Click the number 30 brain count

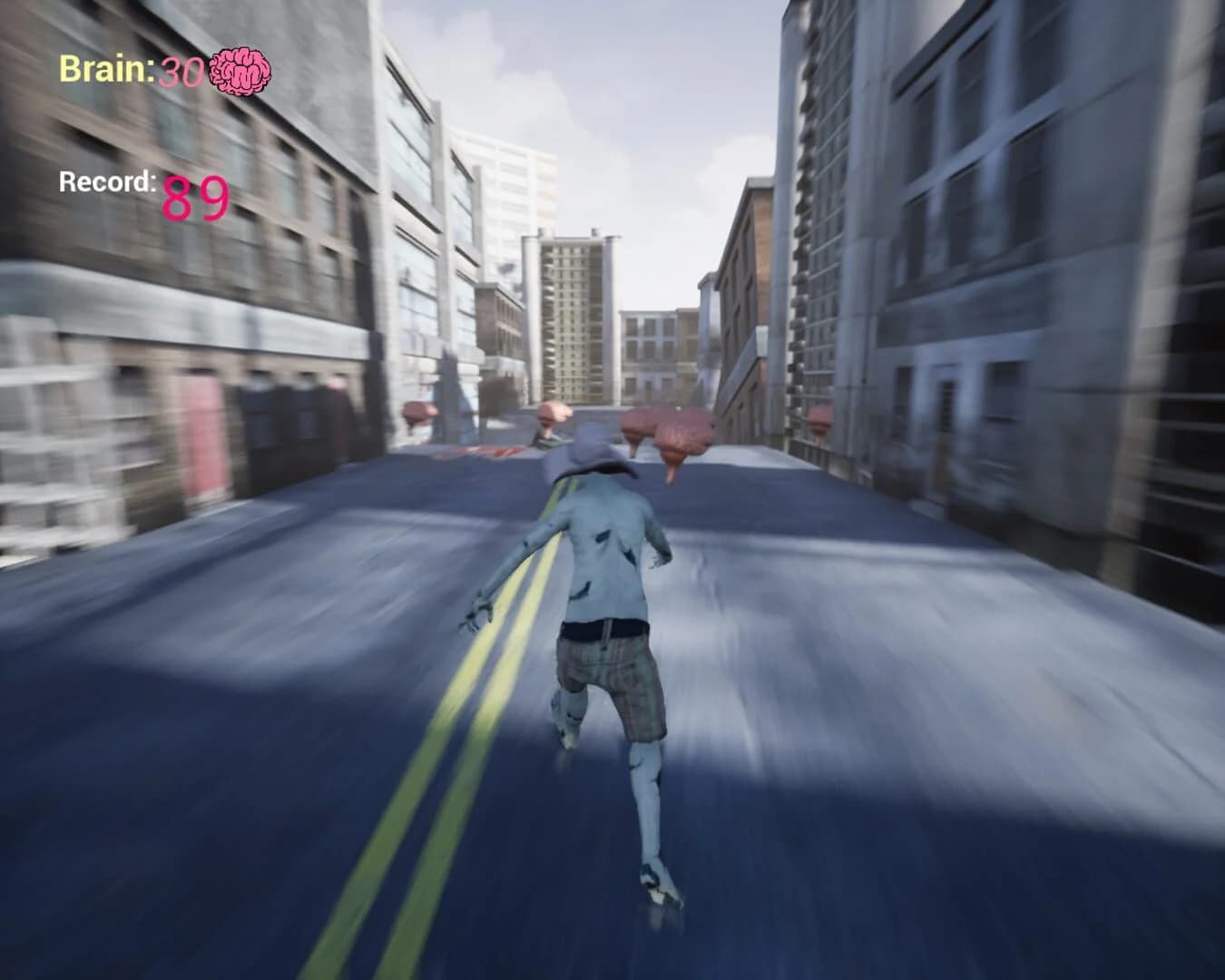181,68
